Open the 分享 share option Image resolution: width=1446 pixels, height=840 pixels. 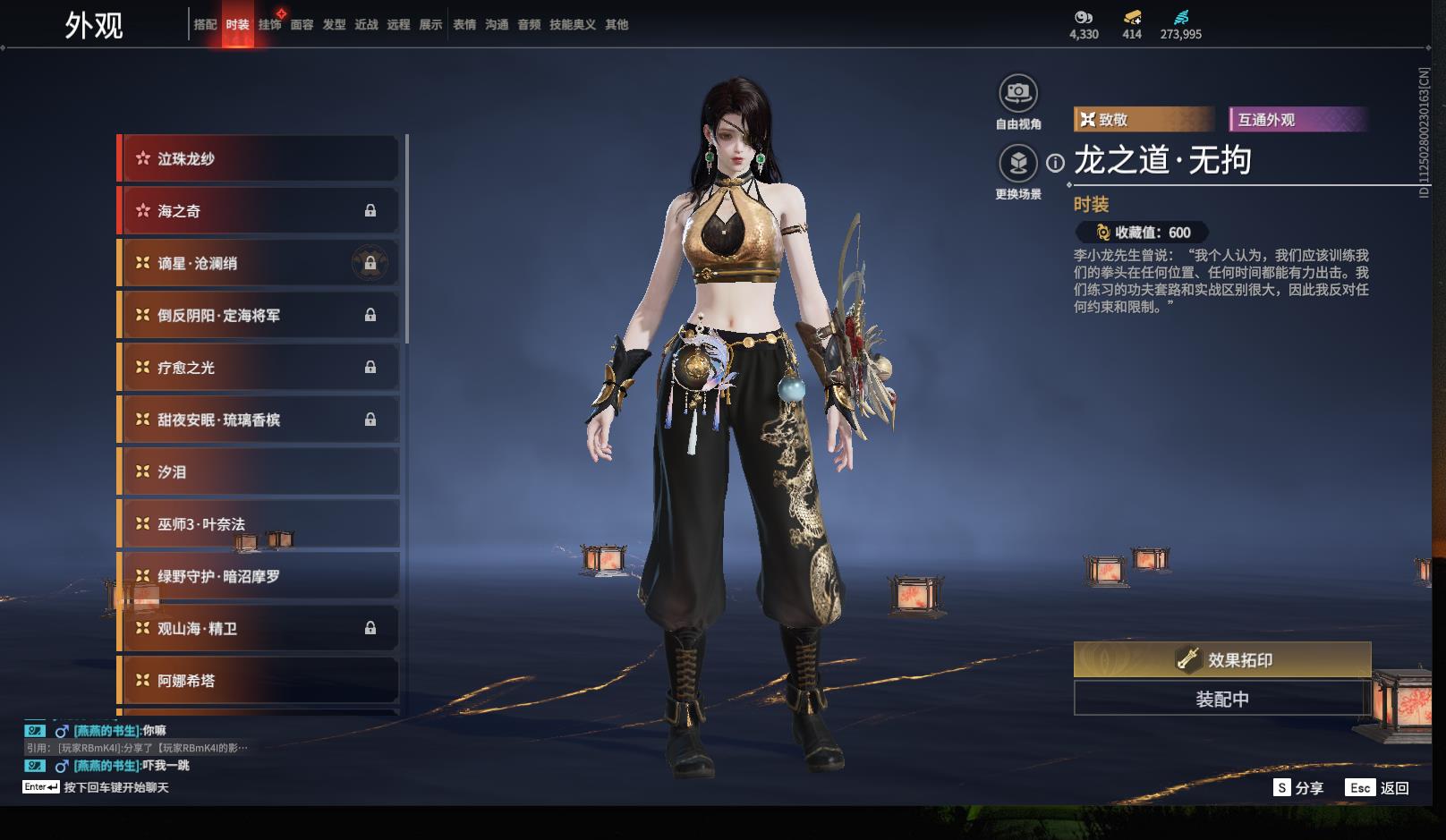coord(1298,788)
